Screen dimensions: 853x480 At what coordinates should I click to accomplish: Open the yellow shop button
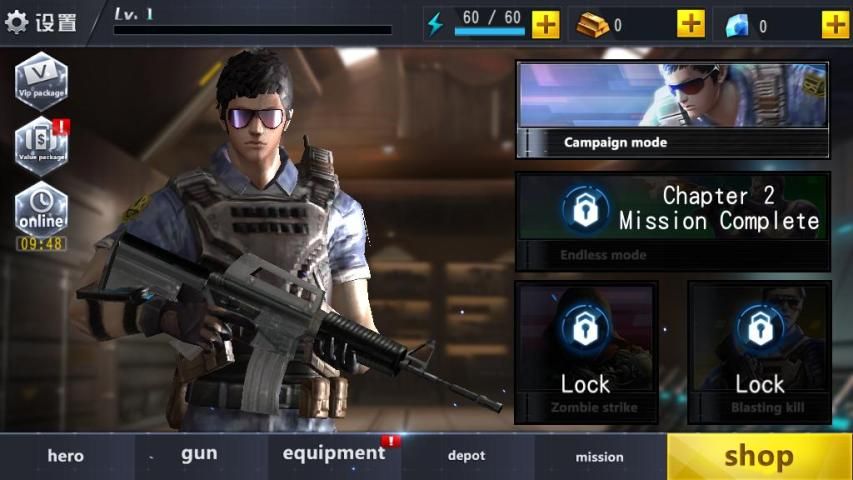pos(759,456)
